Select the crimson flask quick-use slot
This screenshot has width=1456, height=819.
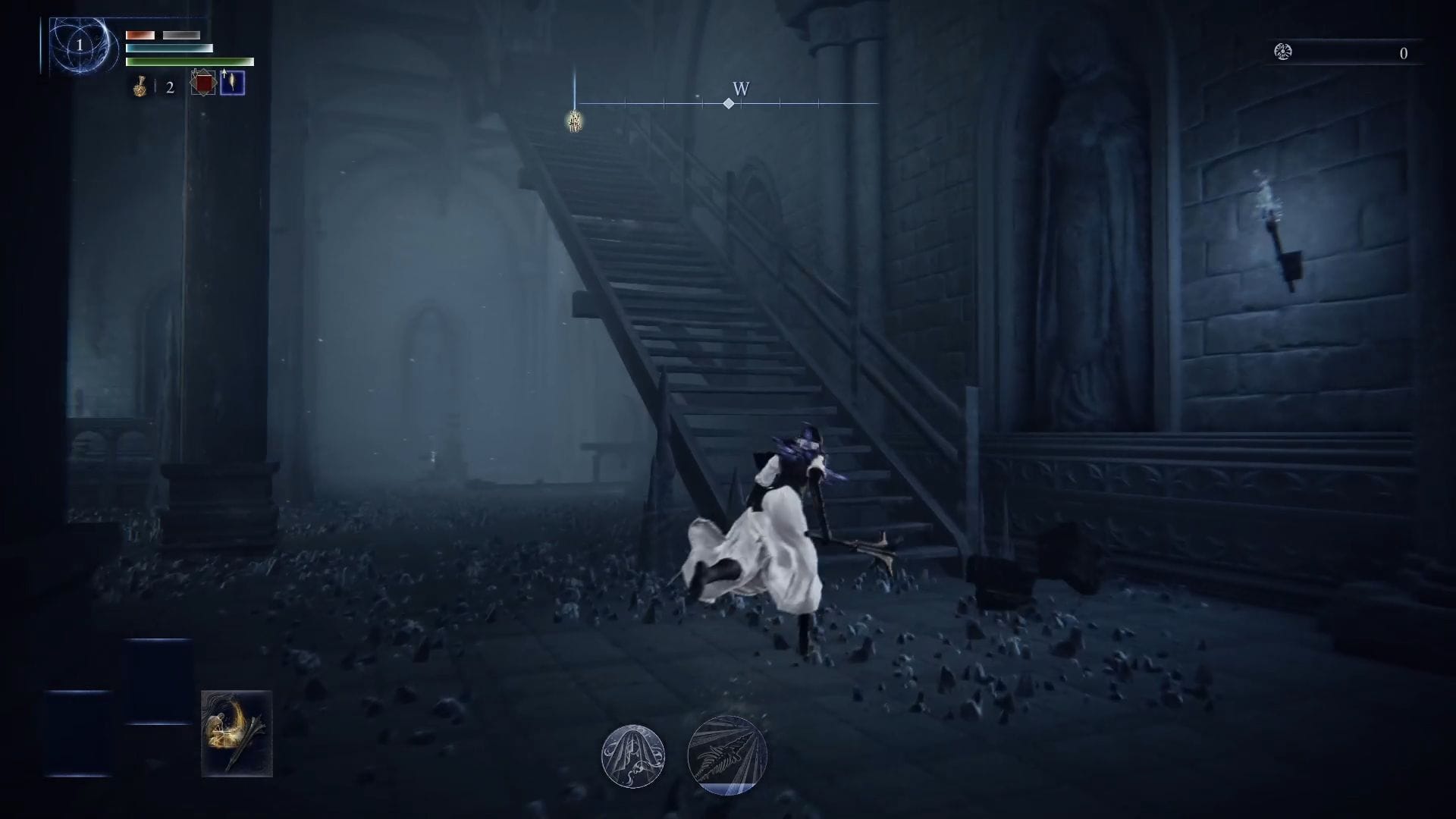pyautogui.click(x=203, y=83)
